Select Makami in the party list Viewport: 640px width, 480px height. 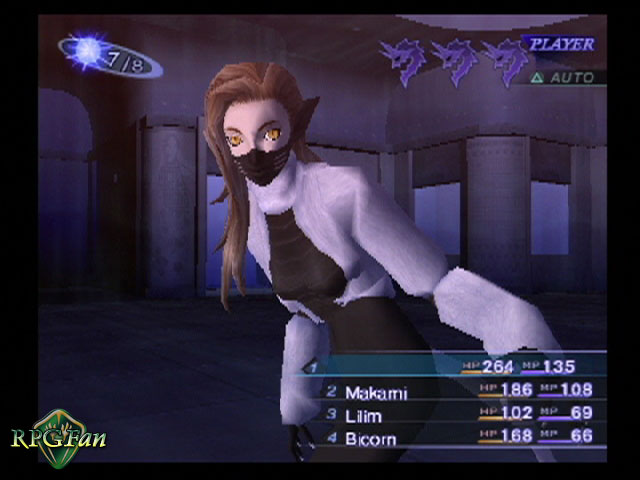[378, 392]
